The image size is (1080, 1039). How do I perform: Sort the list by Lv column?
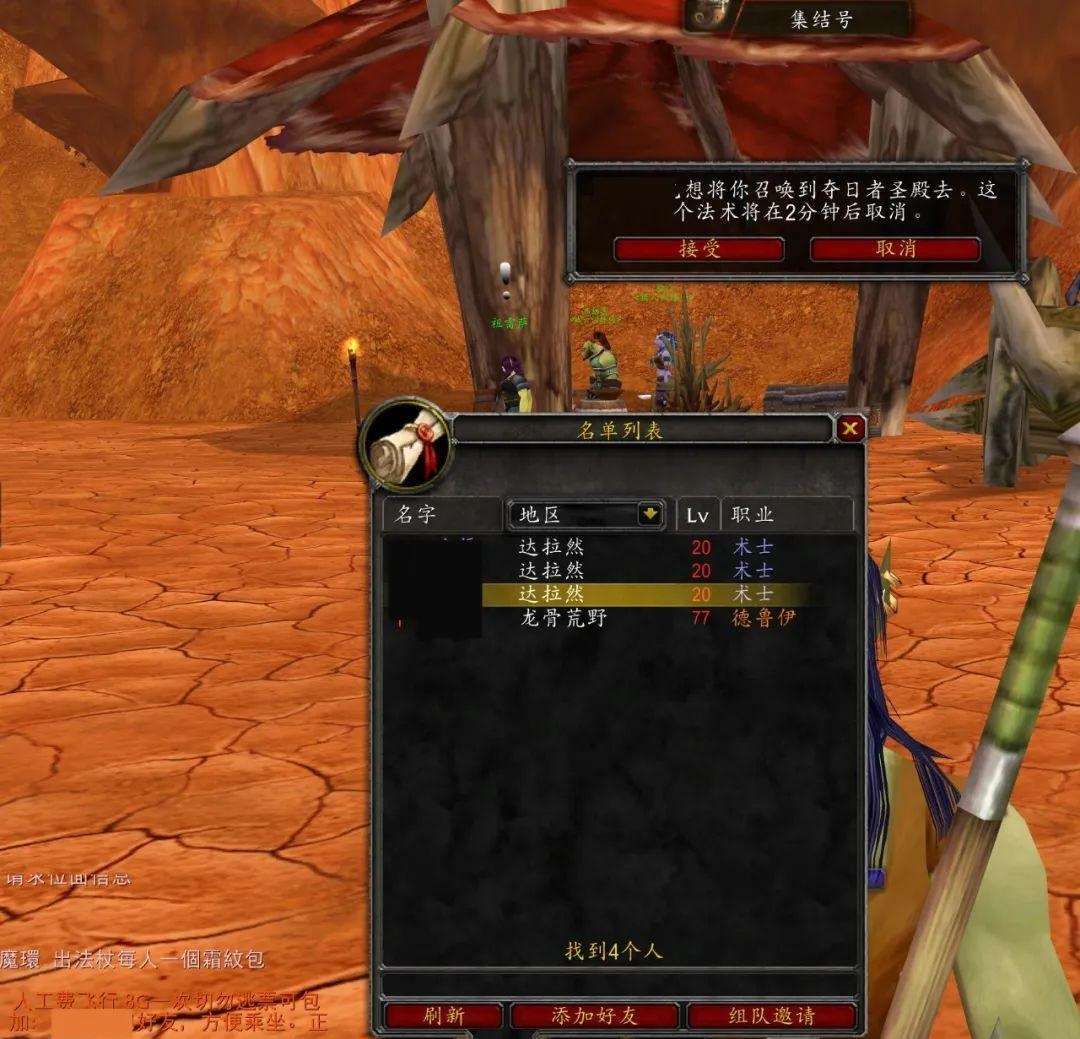point(697,515)
